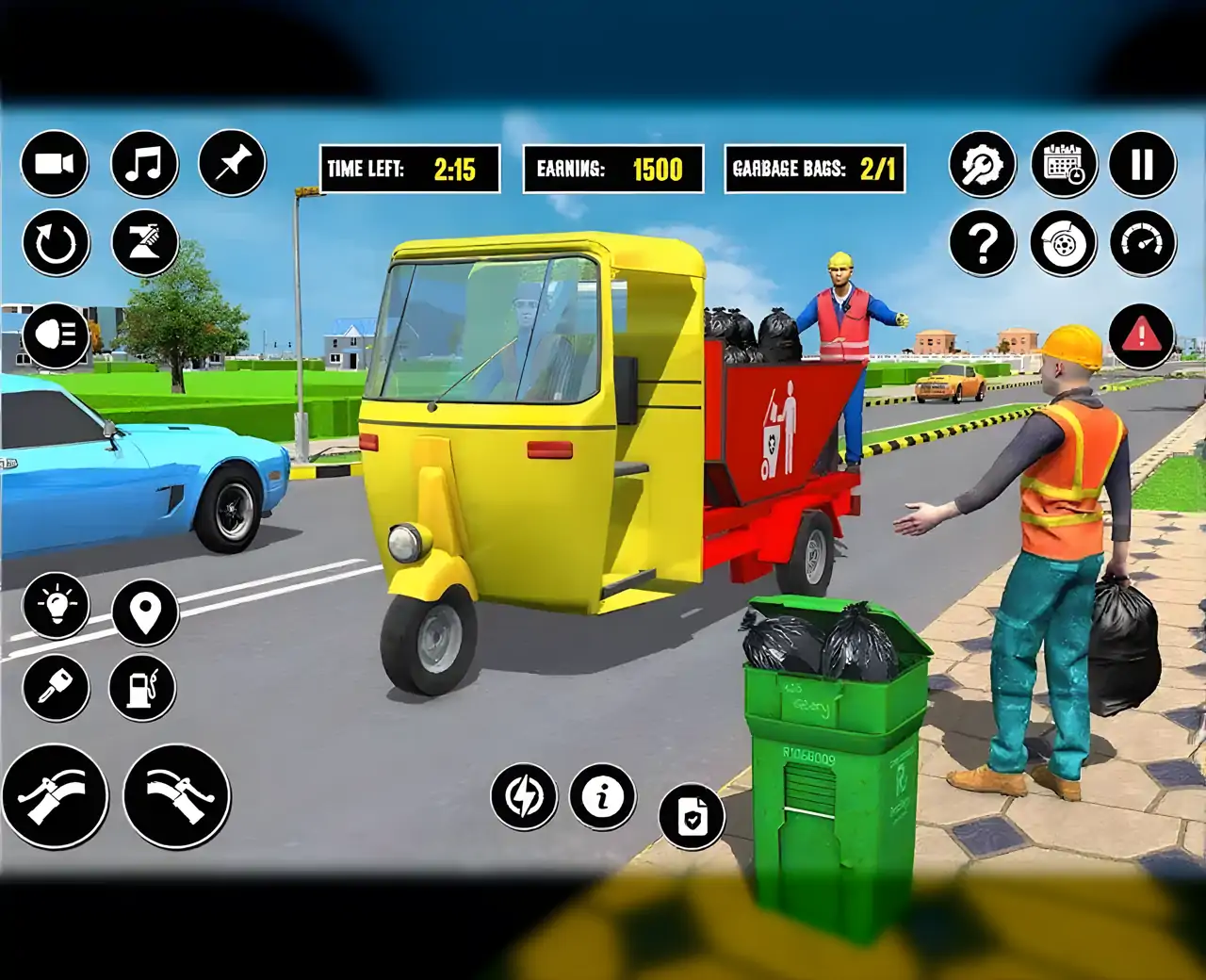Open the map location pin button
1206x980 pixels.
click(145, 612)
